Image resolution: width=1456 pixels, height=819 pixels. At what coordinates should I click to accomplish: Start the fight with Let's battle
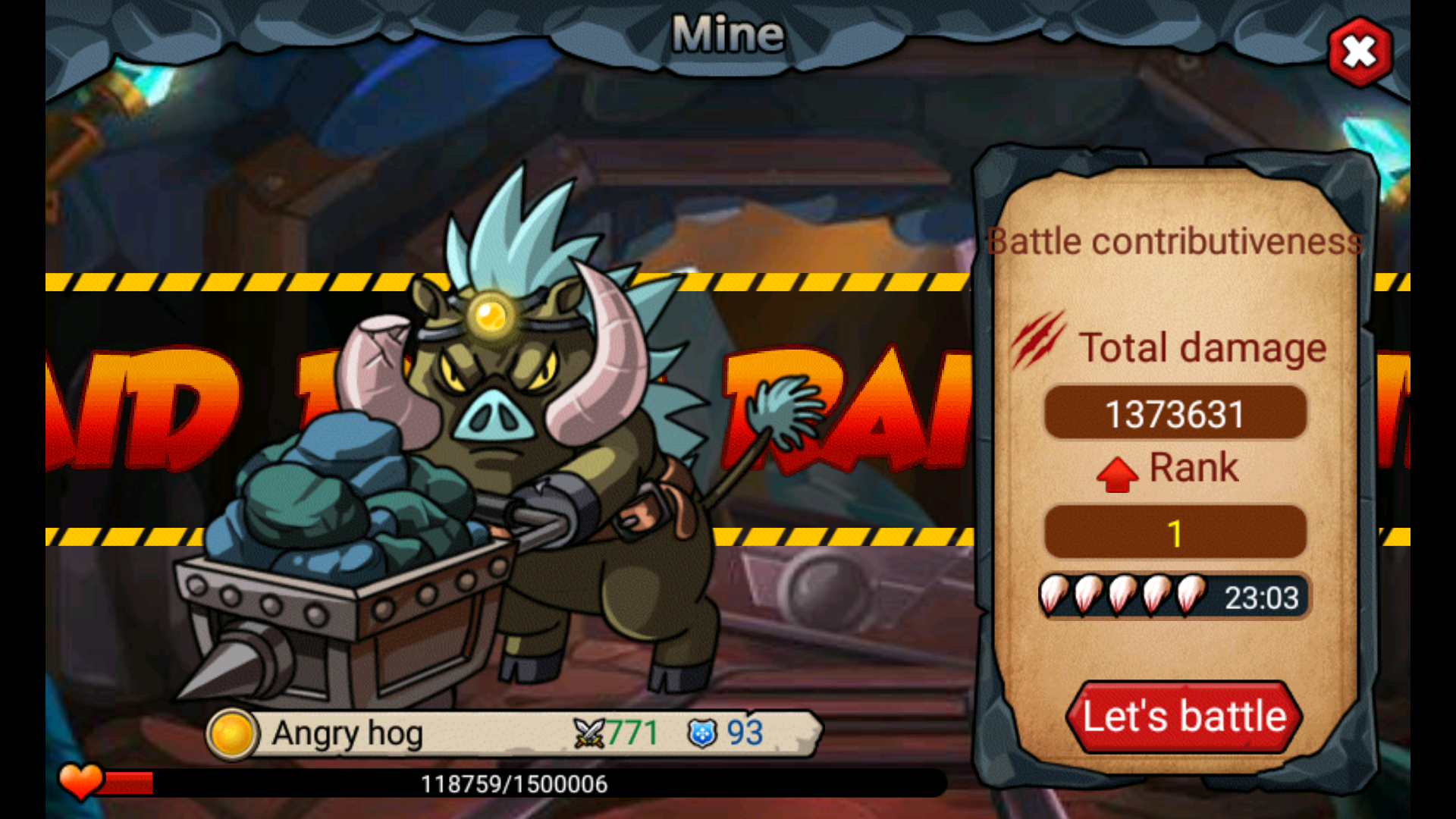point(1184,717)
